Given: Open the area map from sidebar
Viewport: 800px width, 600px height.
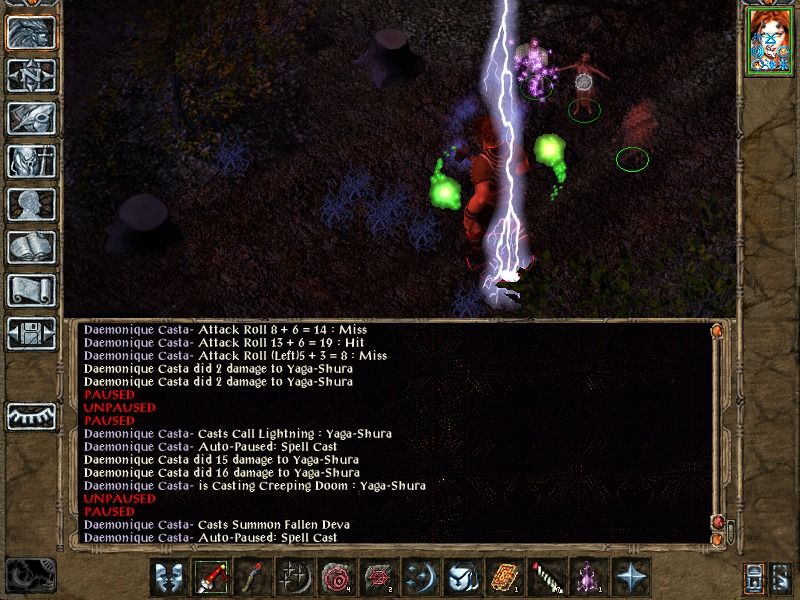Looking at the screenshot, I should point(31,75).
